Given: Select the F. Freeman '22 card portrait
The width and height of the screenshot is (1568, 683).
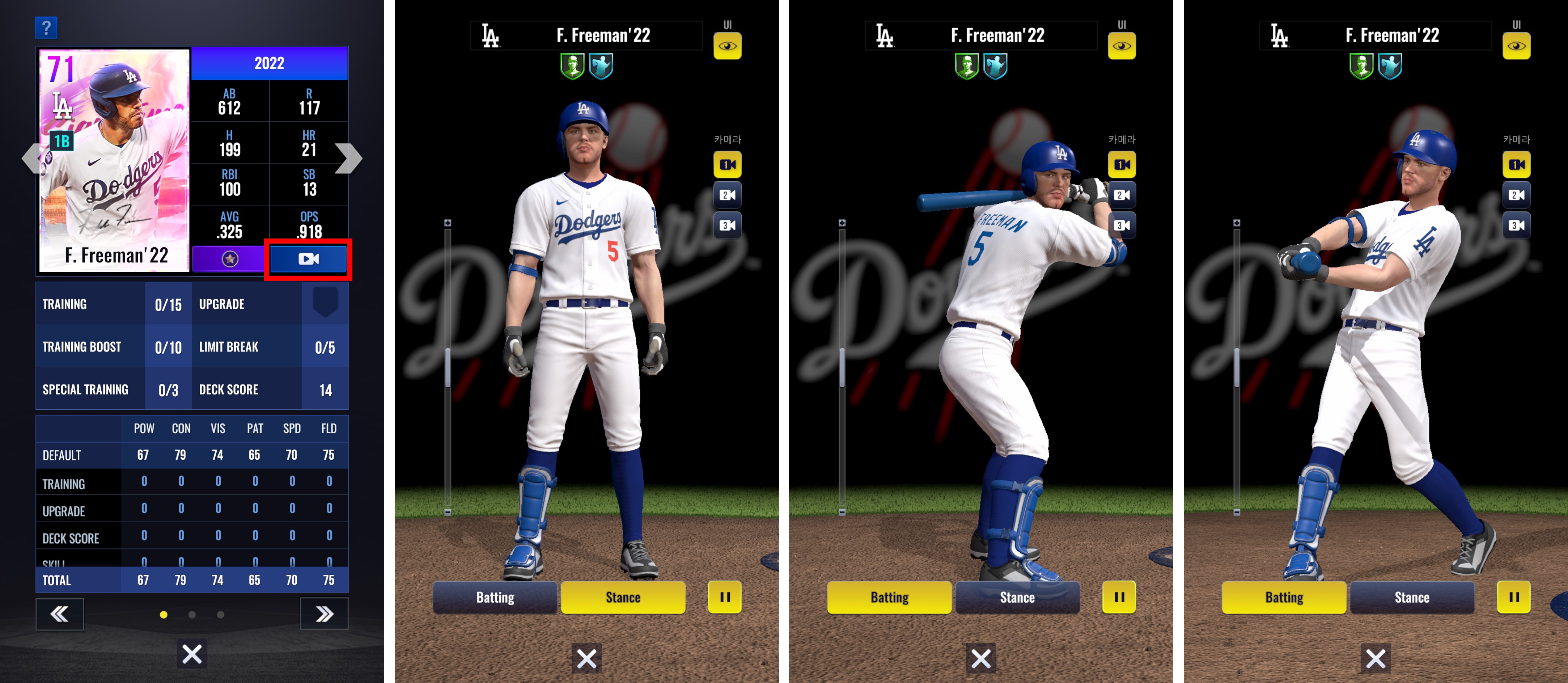Looking at the screenshot, I should click(114, 160).
